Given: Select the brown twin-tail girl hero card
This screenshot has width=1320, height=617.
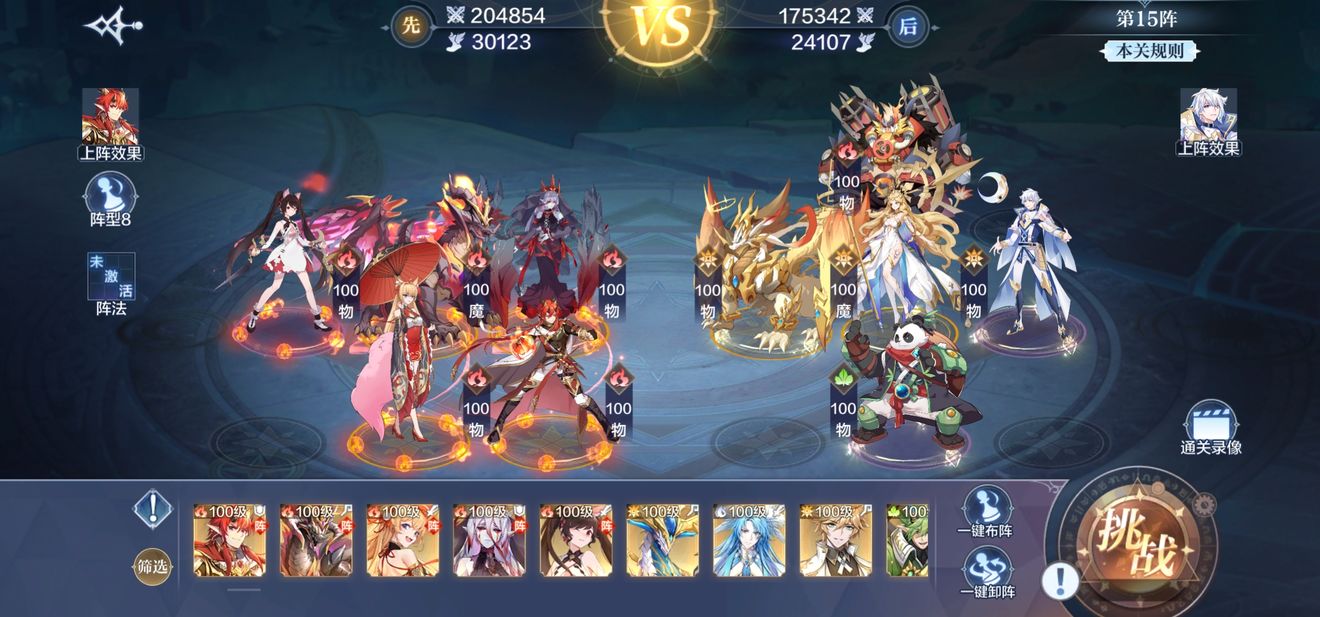Looking at the screenshot, I should [x=576, y=540].
